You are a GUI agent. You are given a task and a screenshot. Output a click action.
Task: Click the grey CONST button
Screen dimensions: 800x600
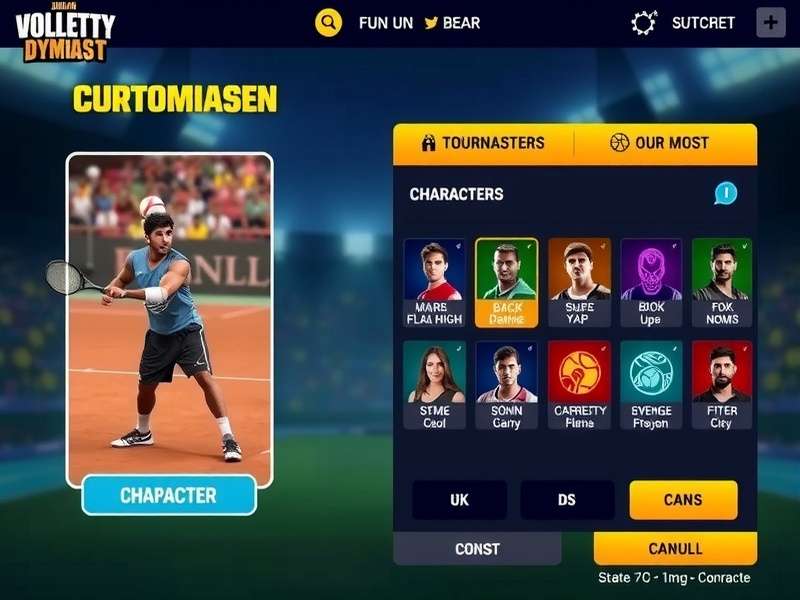pyautogui.click(x=477, y=549)
